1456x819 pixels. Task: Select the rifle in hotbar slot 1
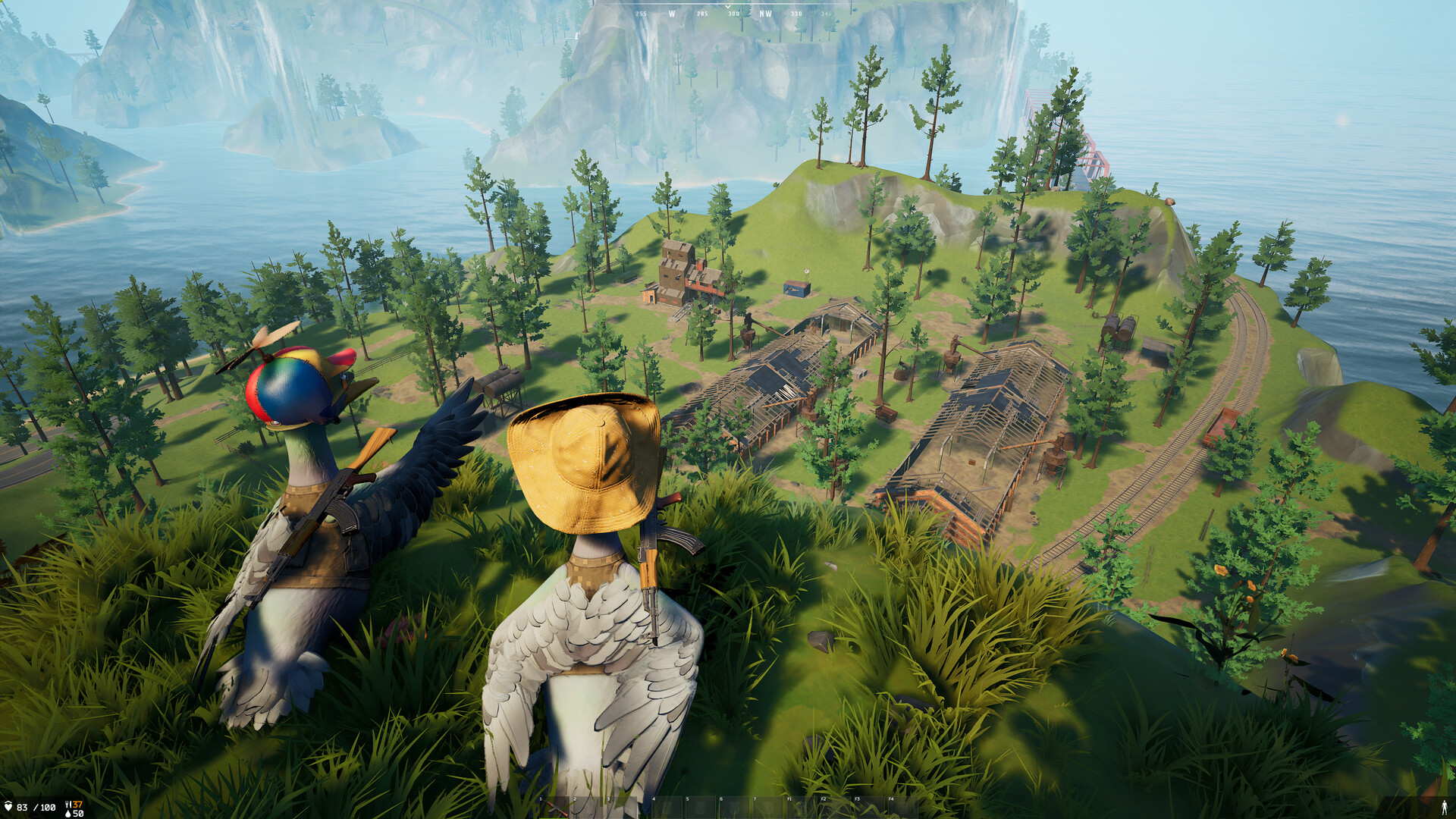pyautogui.click(x=554, y=807)
